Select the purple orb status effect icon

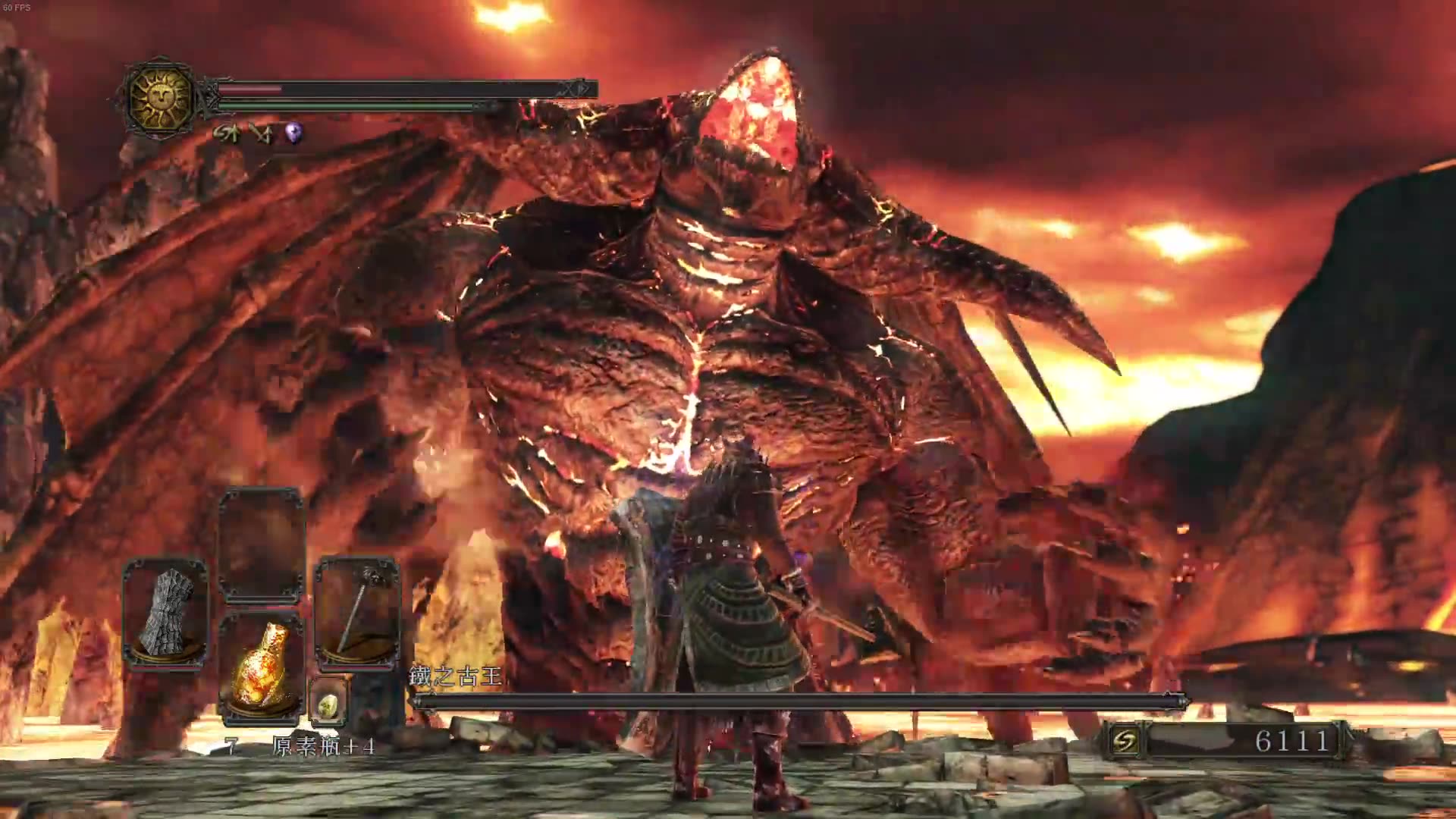click(x=293, y=134)
